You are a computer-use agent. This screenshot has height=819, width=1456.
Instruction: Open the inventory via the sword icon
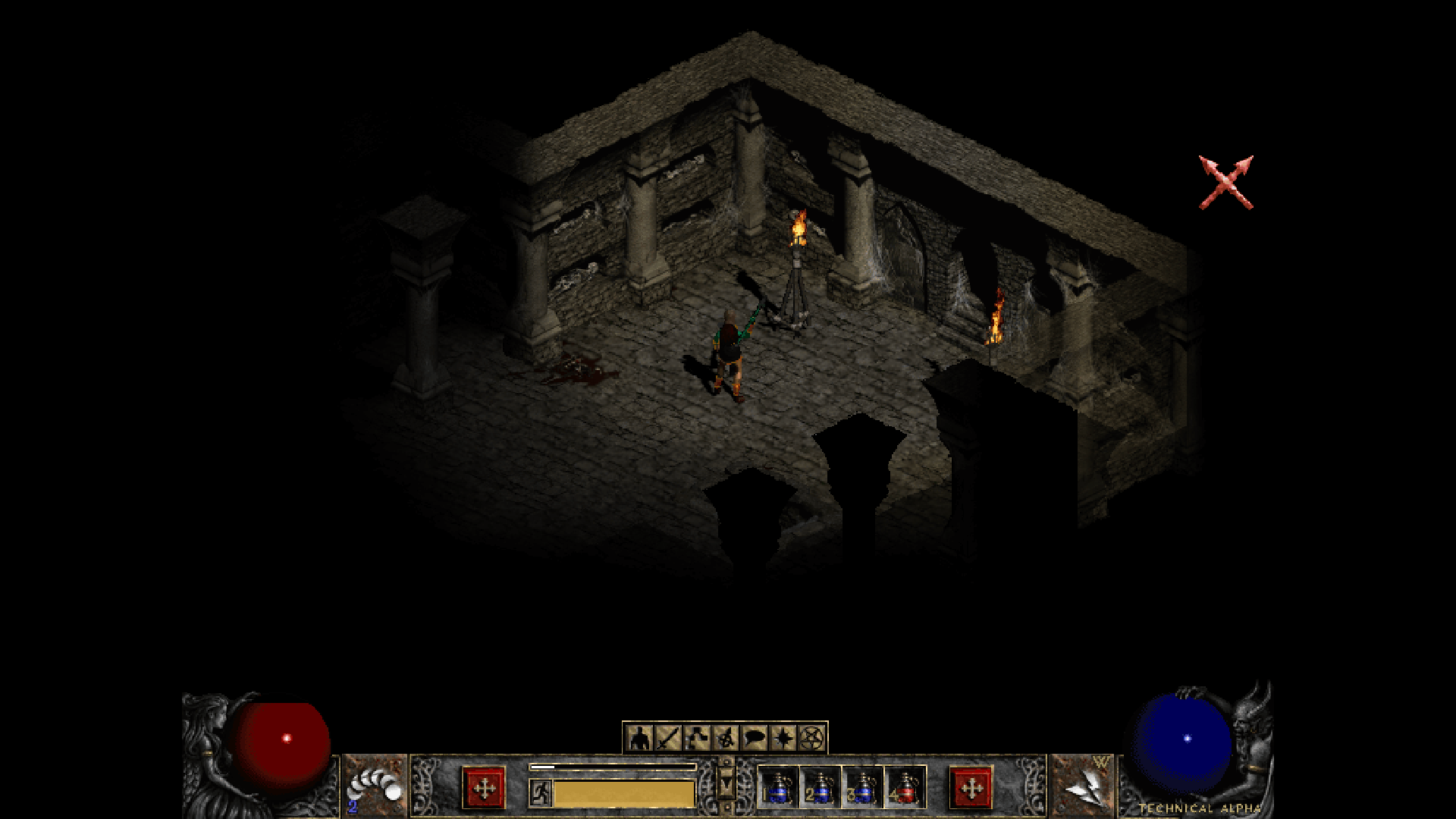[x=669, y=737]
